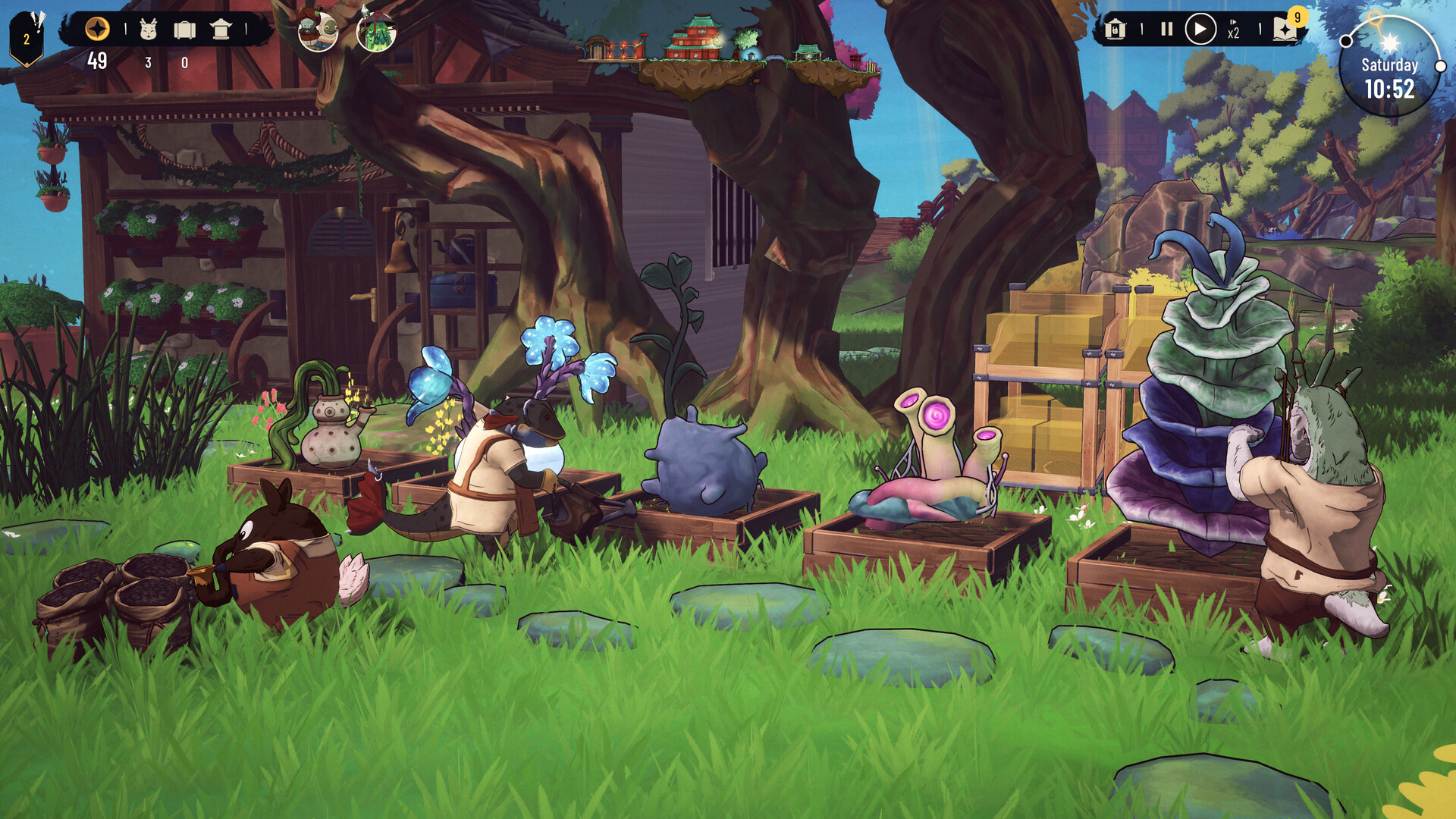Viewport: 1456px width, 819px height.
Task: Open the building lantern icon
Action: pyautogui.click(x=221, y=30)
